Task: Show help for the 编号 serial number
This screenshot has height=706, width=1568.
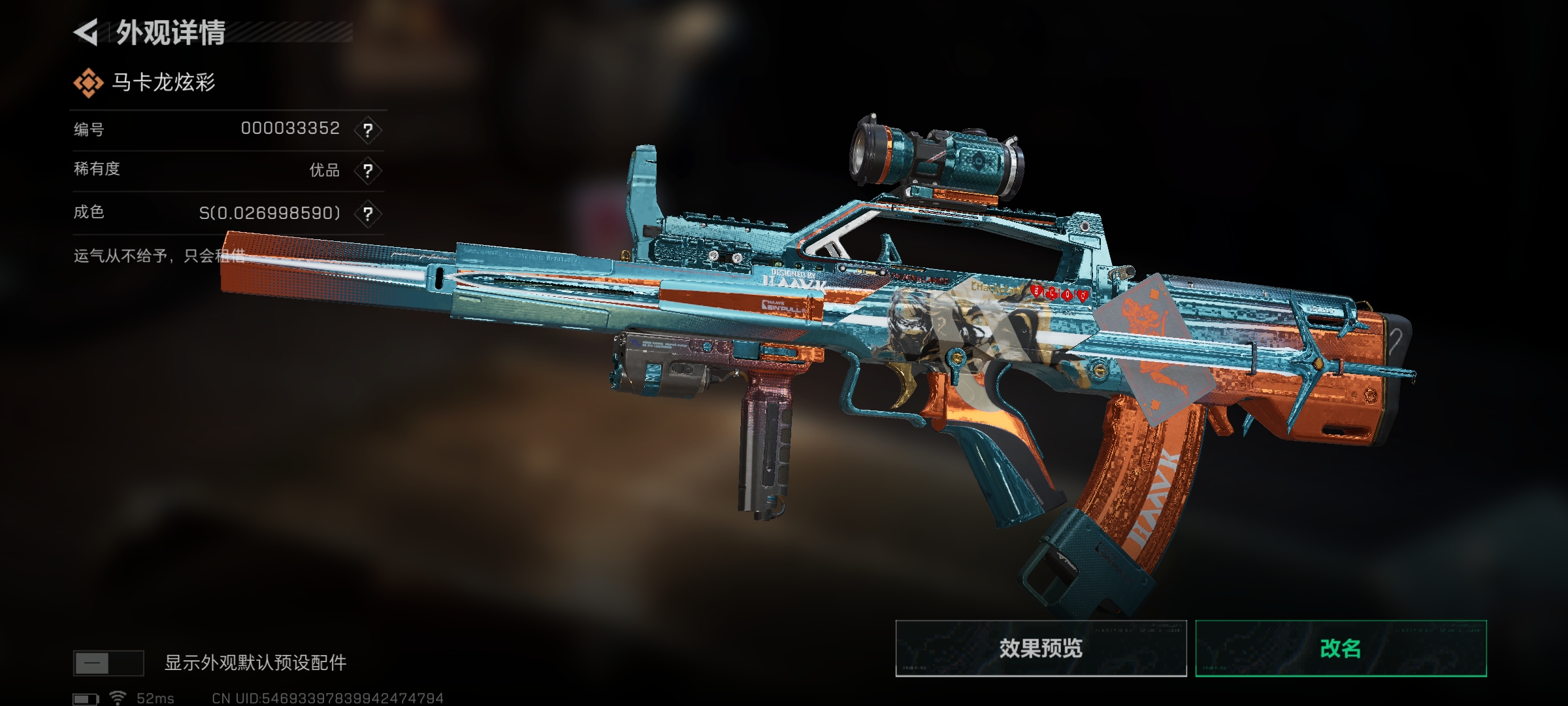Action: (x=368, y=130)
